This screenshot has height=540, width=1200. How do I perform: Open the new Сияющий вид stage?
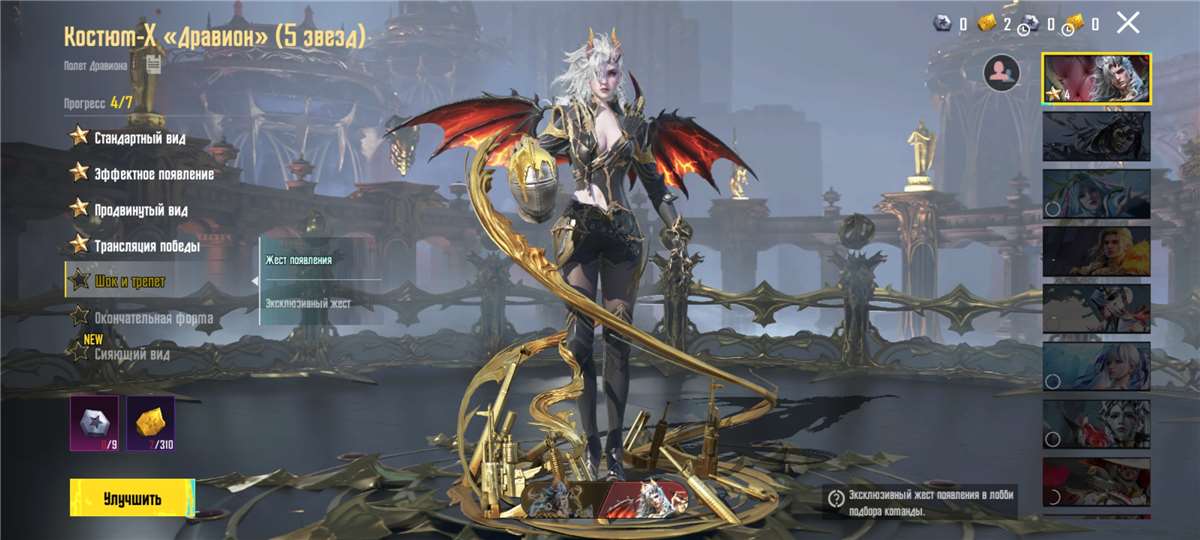coord(130,353)
